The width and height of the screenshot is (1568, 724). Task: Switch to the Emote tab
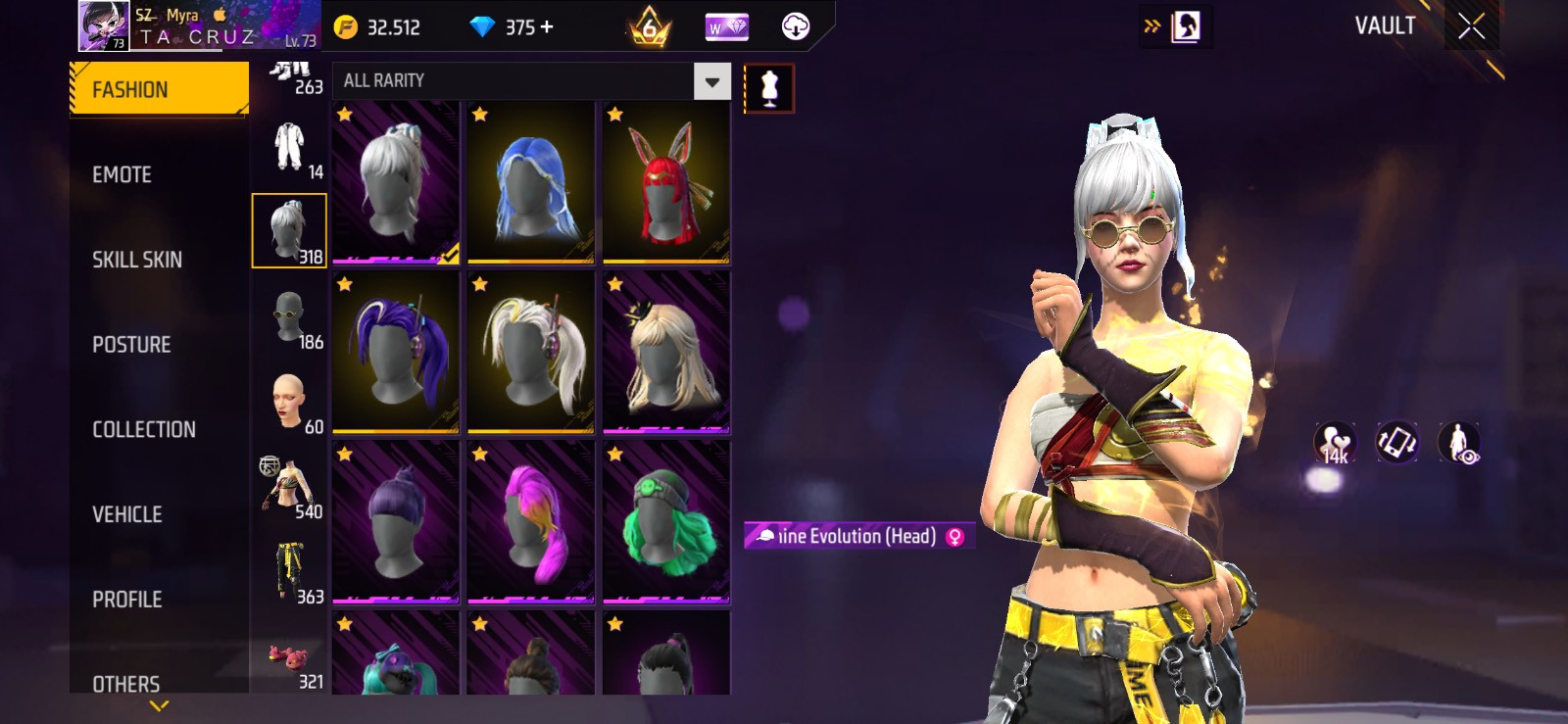[x=122, y=174]
